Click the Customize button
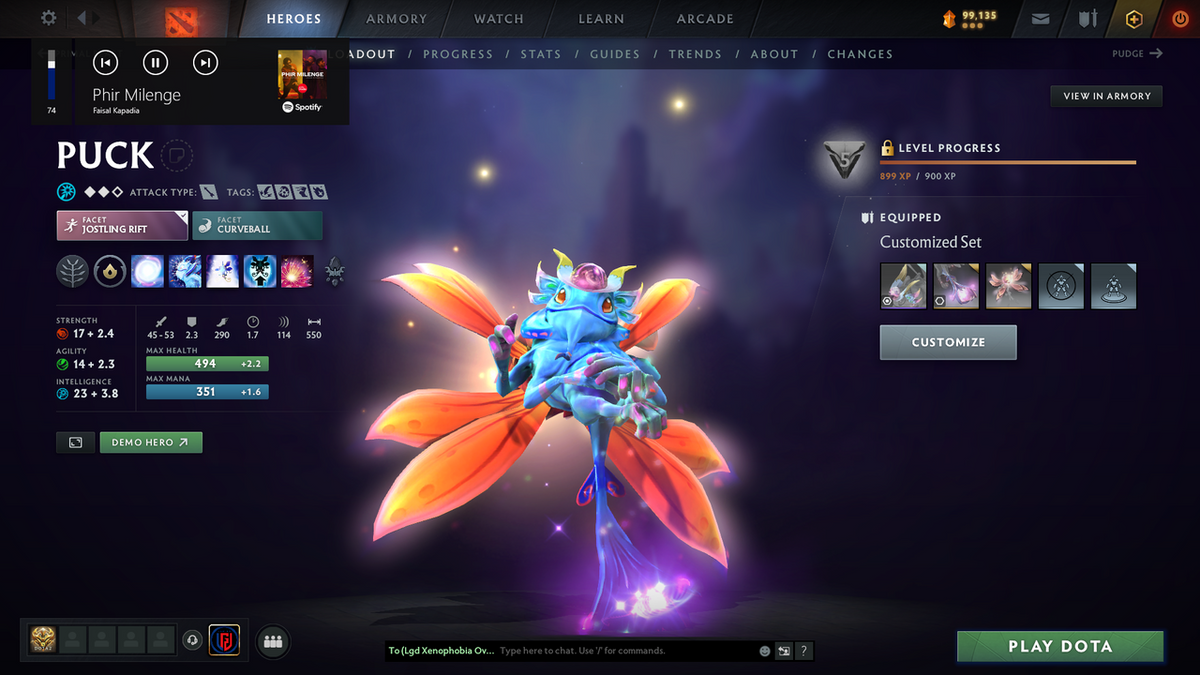Screen dimensions: 1200x675 pos(948,342)
